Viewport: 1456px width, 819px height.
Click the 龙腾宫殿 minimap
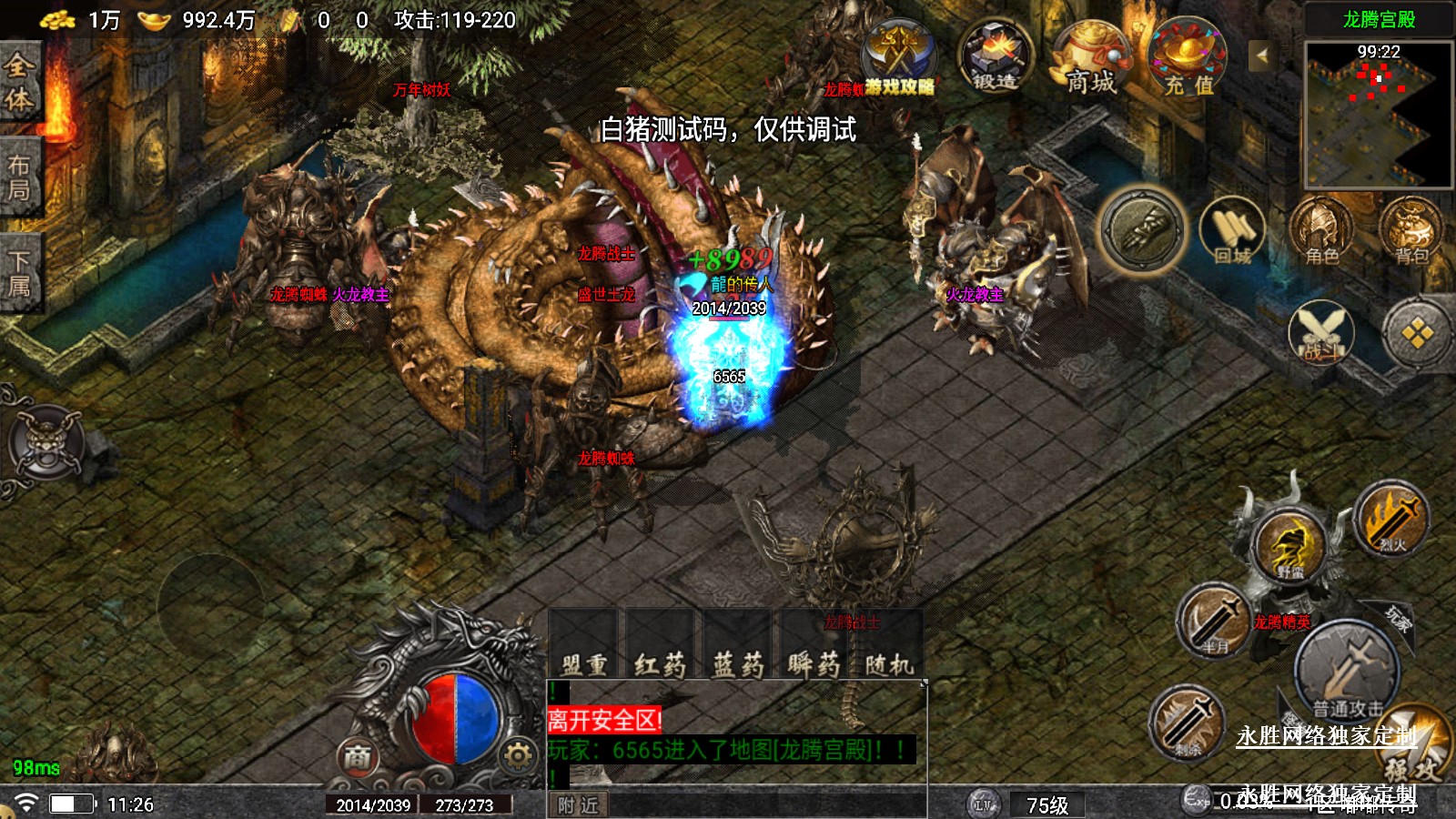(x=1378, y=116)
